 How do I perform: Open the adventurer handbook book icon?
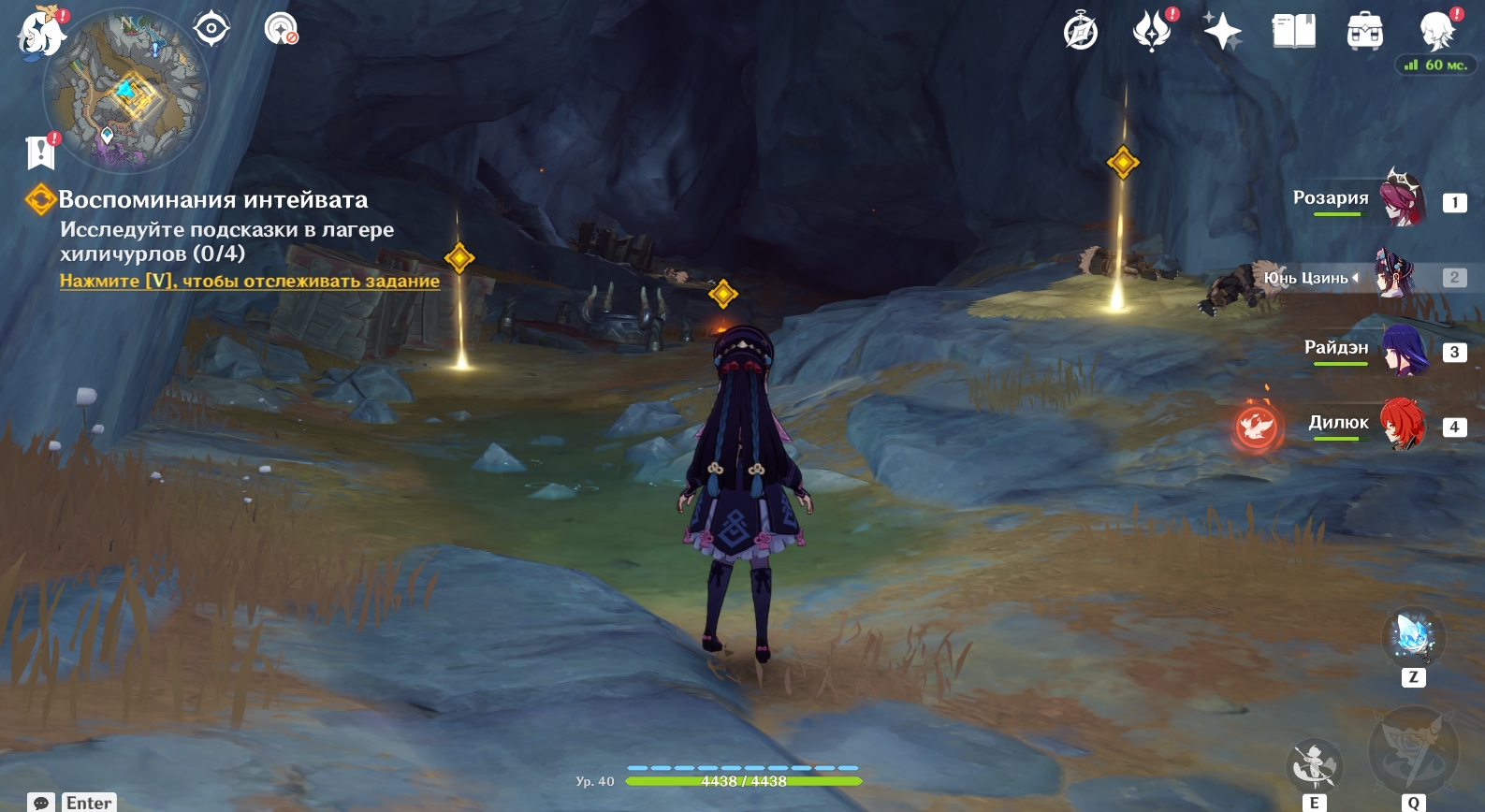click(1293, 32)
